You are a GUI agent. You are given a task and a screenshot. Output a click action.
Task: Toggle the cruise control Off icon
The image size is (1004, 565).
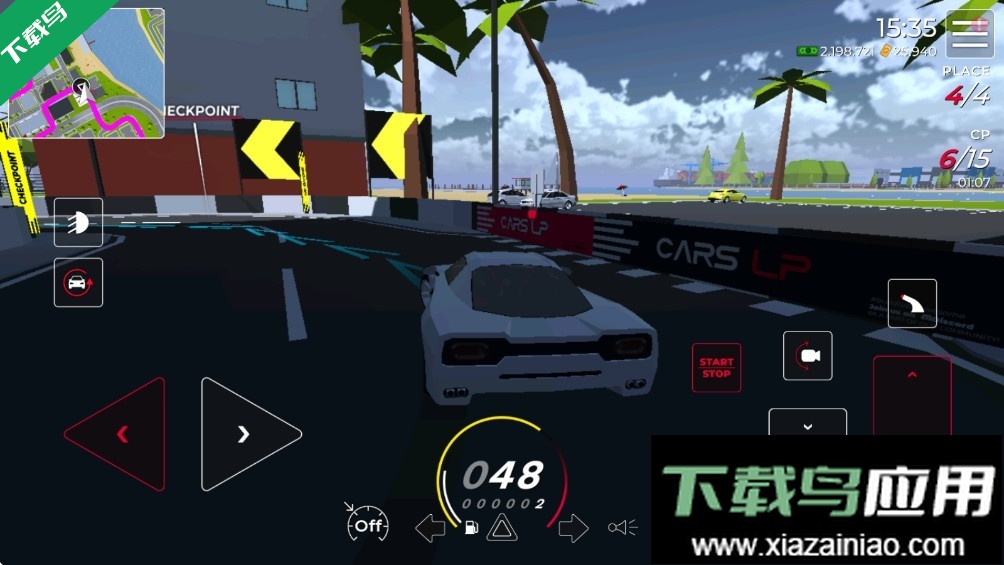(367, 524)
